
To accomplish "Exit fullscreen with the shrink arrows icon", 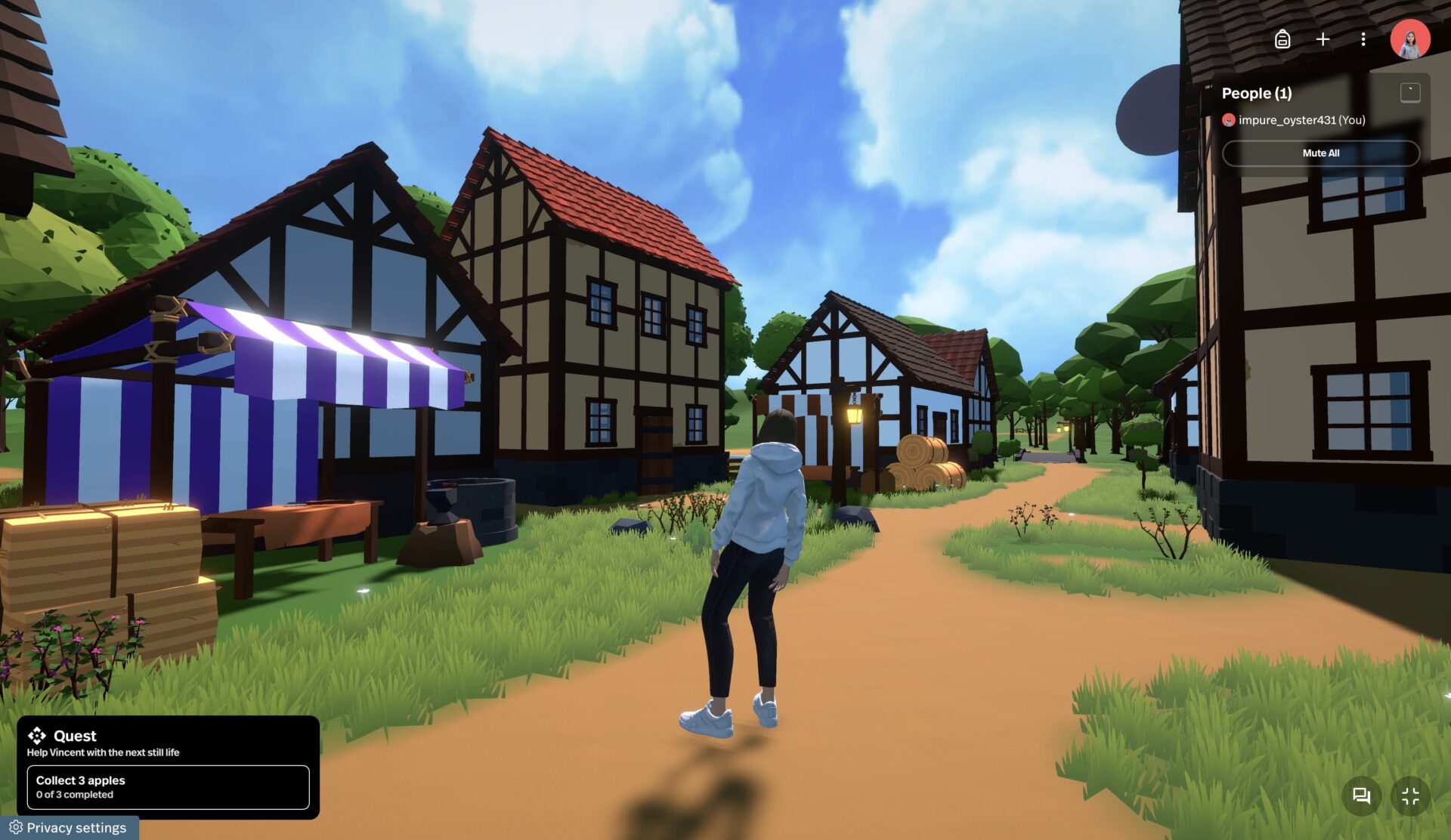I will [x=1410, y=795].
